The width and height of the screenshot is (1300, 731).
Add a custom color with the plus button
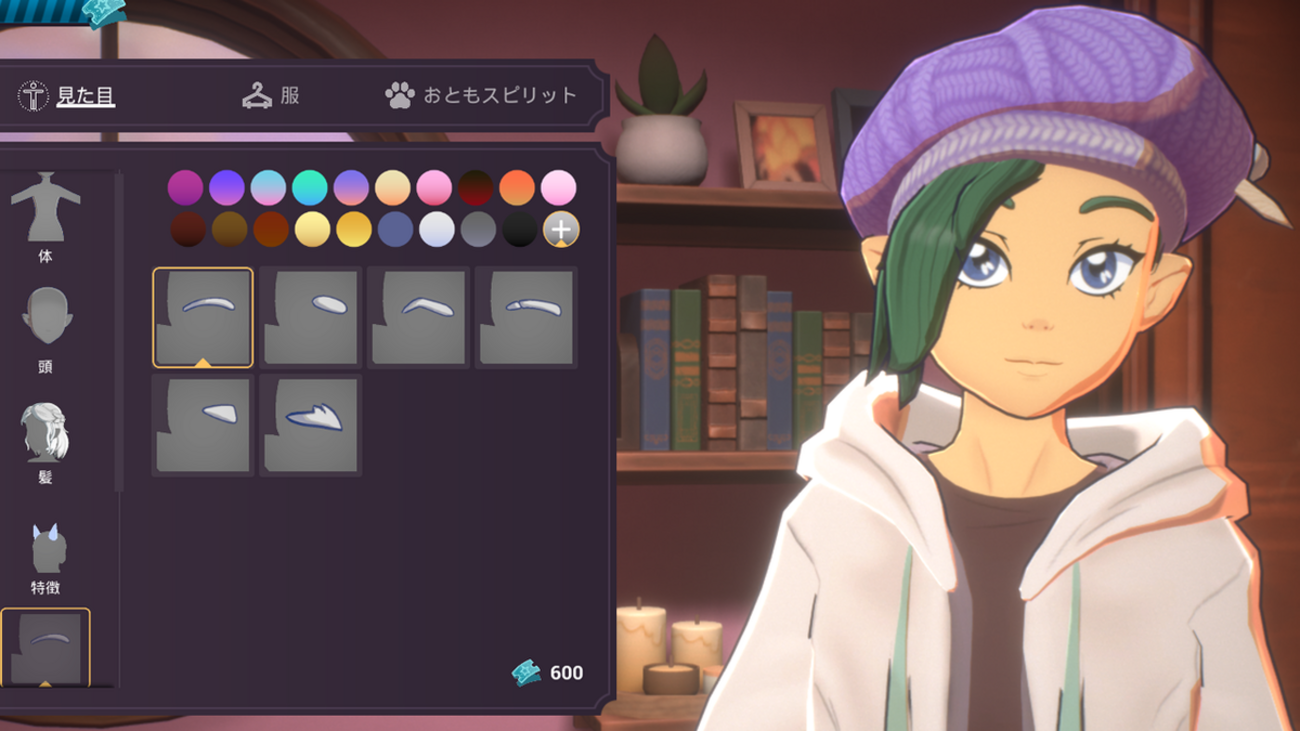click(x=561, y=230)
